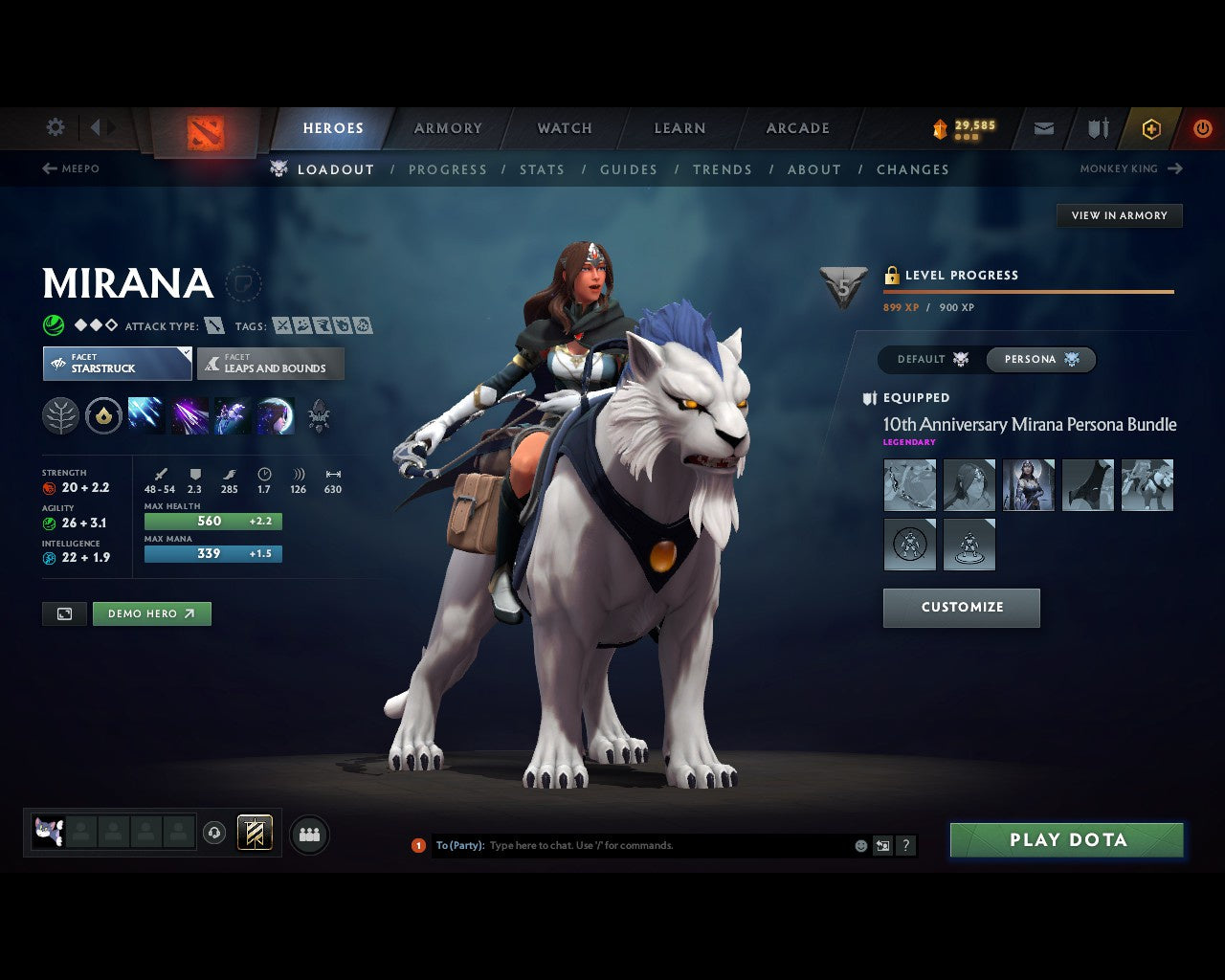Select Mirana's Sacred Arrow ability icon

coord(189,414)
